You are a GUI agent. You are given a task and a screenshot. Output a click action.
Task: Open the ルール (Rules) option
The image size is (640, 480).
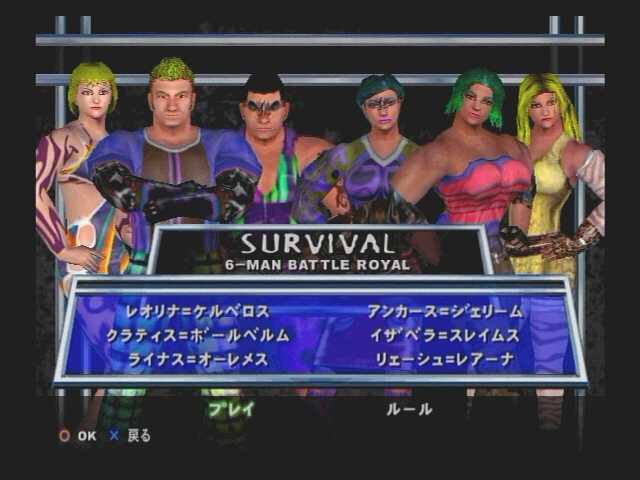click(x=410, y=409)
